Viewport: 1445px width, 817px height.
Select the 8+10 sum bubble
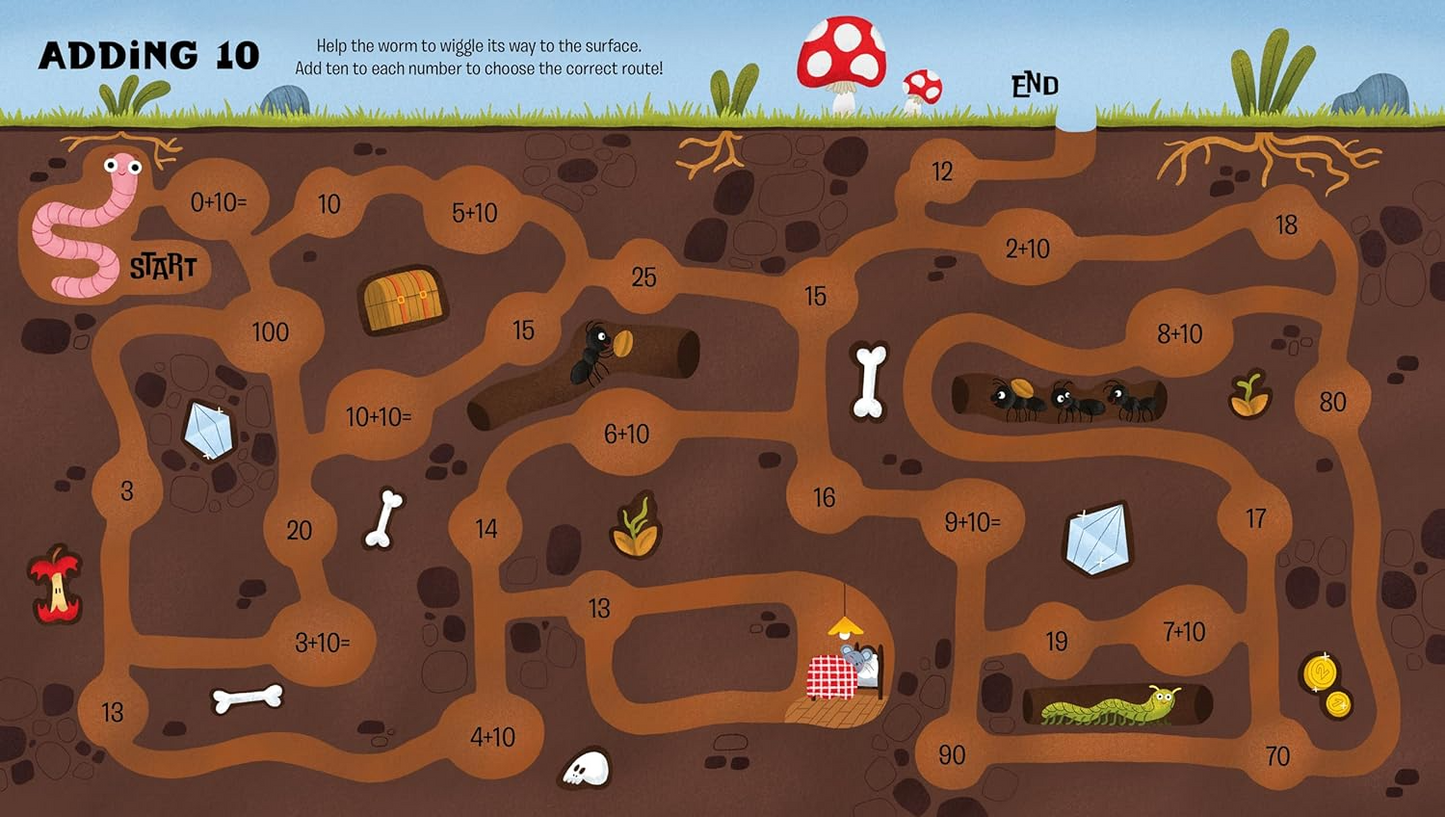coord(1180,333)
